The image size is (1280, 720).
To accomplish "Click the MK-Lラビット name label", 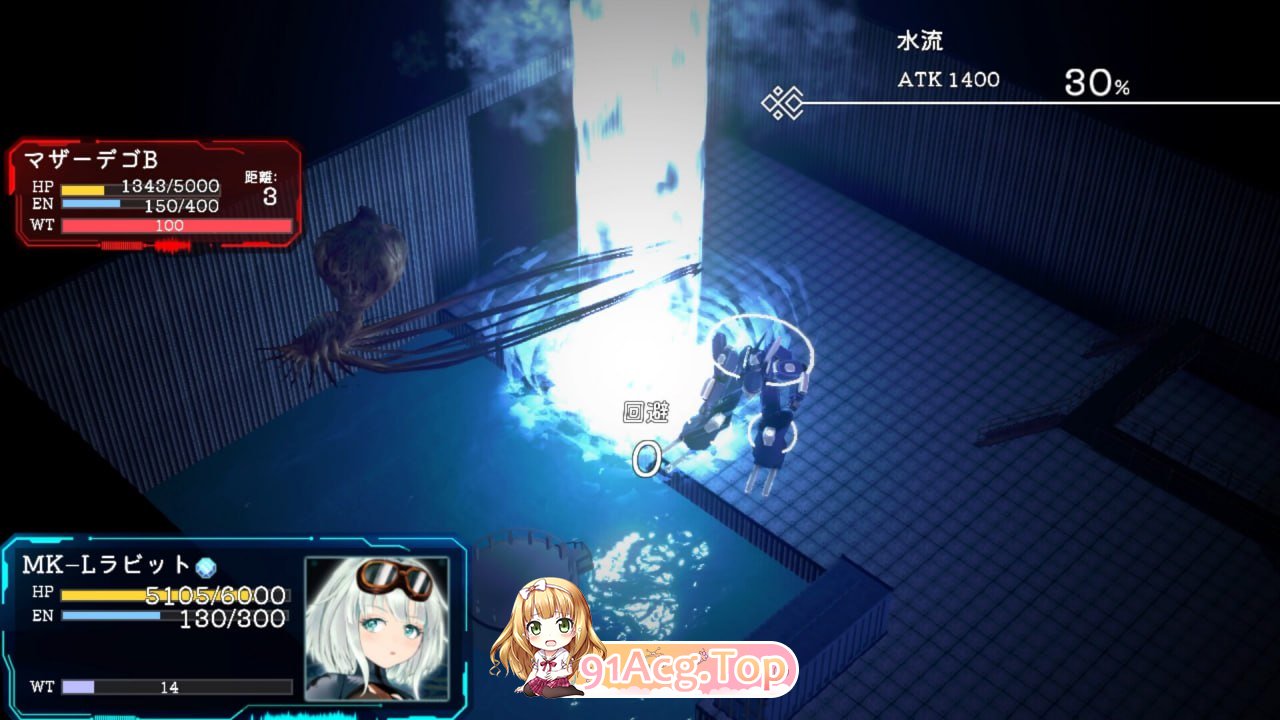I will 105,563.
